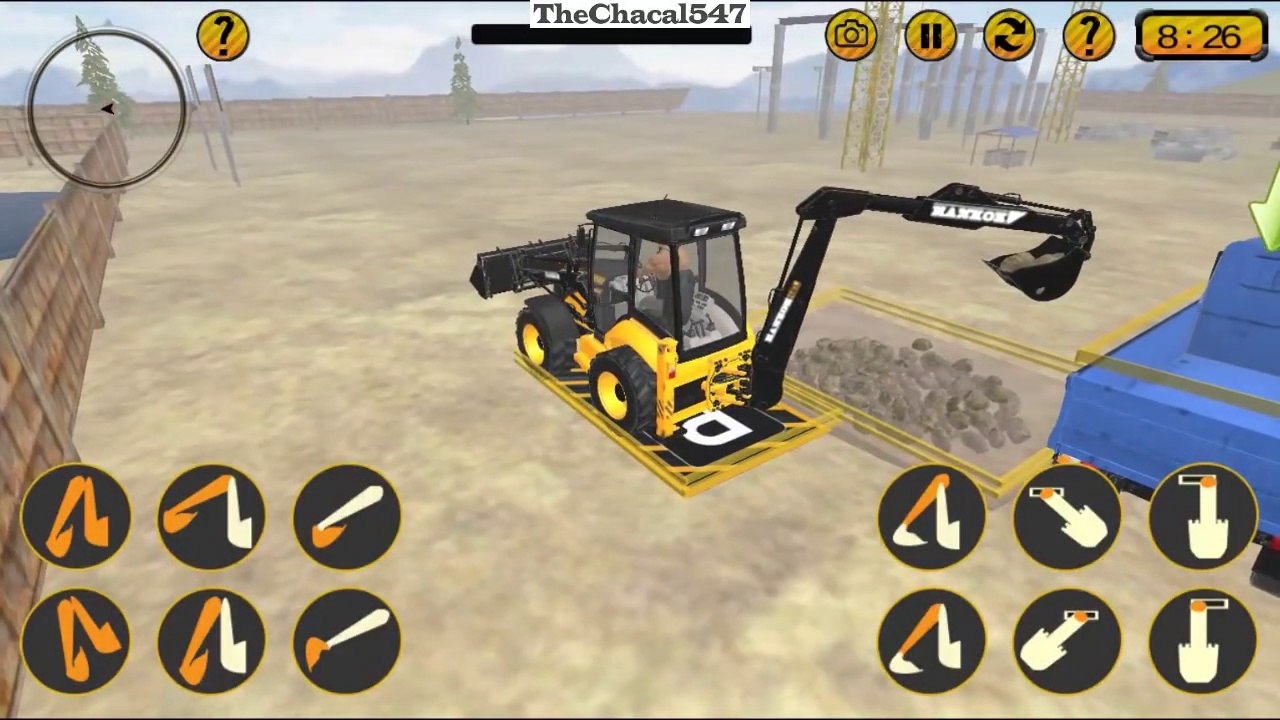The width and height of the screenshot is (1280, 720).
Task: Activate the upright blade icon with left-side orange dot
Action: tap(1203, 640)
